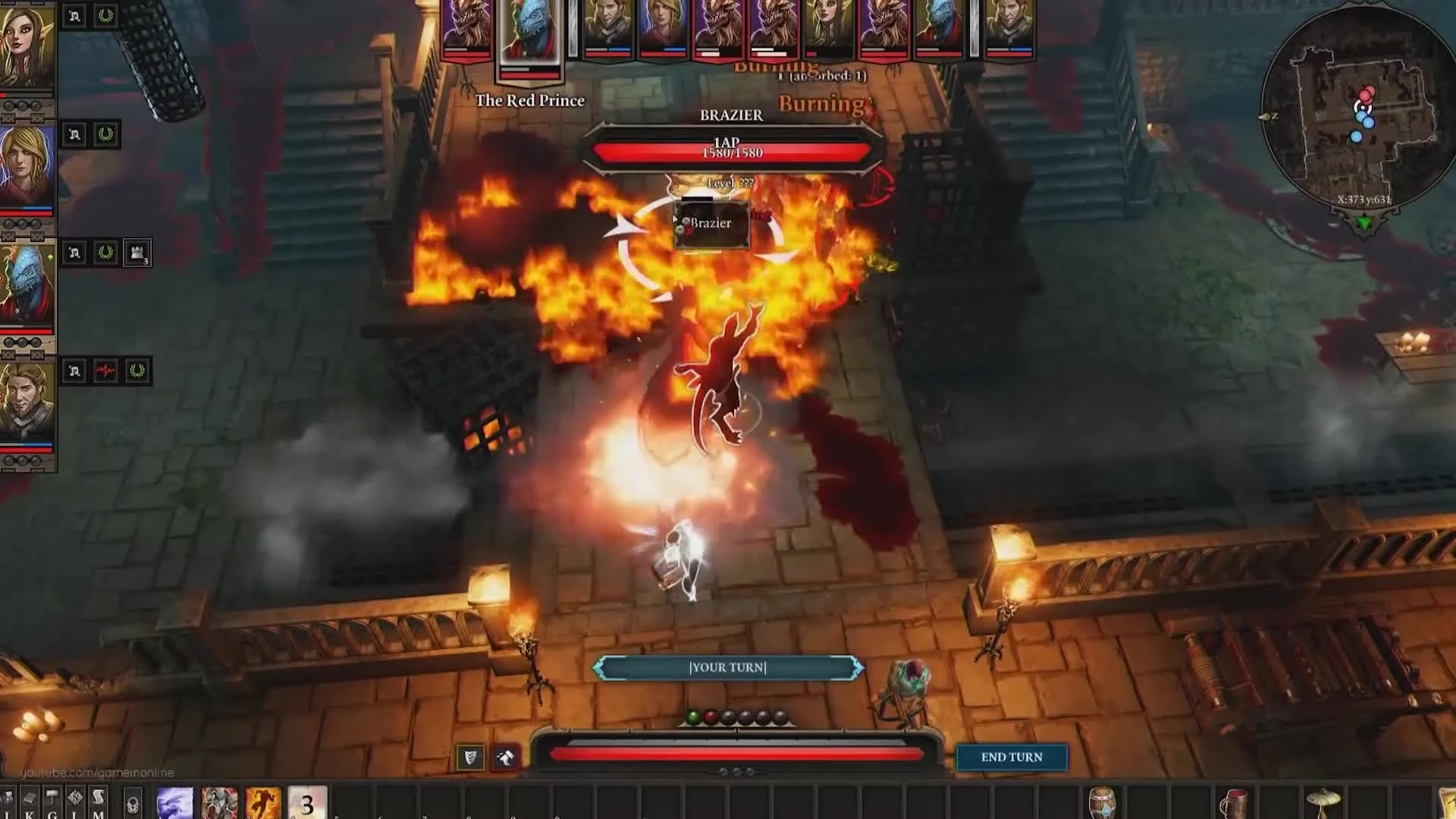
Task: Select the Phoenix Dive skill on the hotbar
Action: point(262,802)
